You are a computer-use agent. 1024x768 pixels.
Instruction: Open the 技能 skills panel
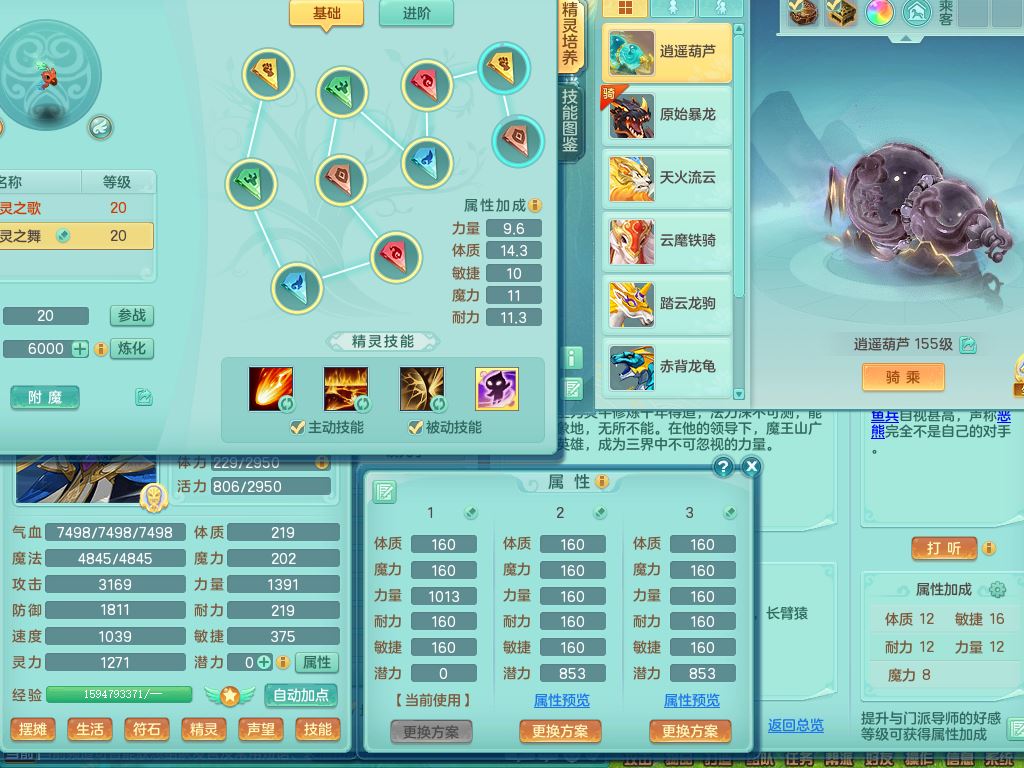pos(318,729)
